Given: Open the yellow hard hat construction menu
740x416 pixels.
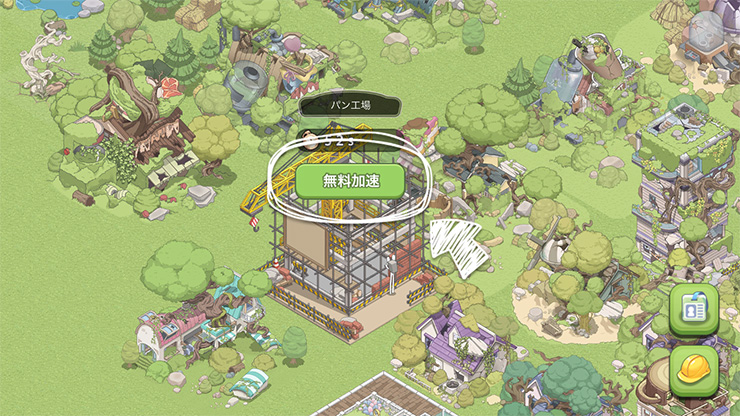Looking at the screenshot, I should tap(696, 370).
